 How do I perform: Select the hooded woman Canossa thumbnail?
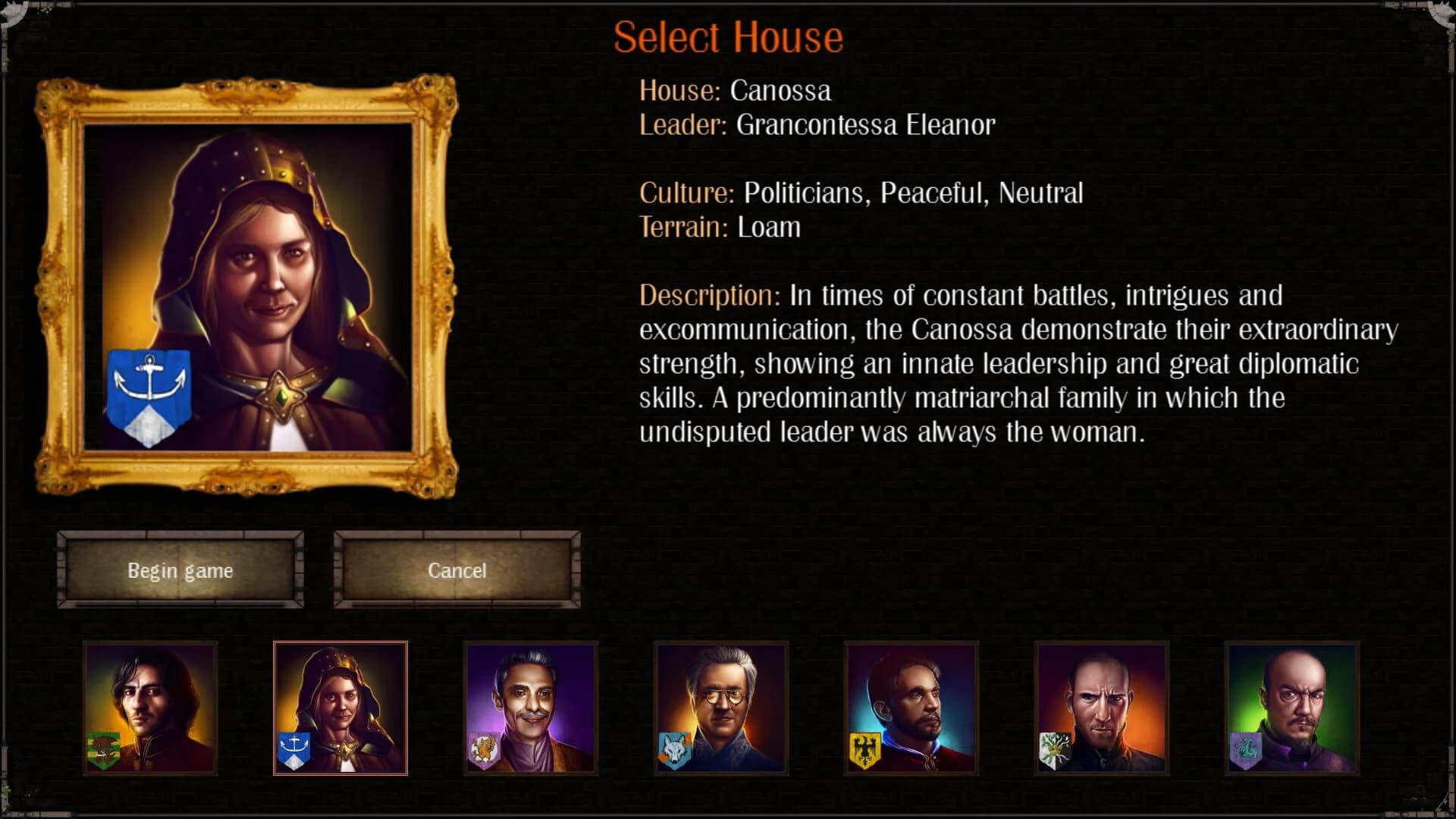(340, 708)
